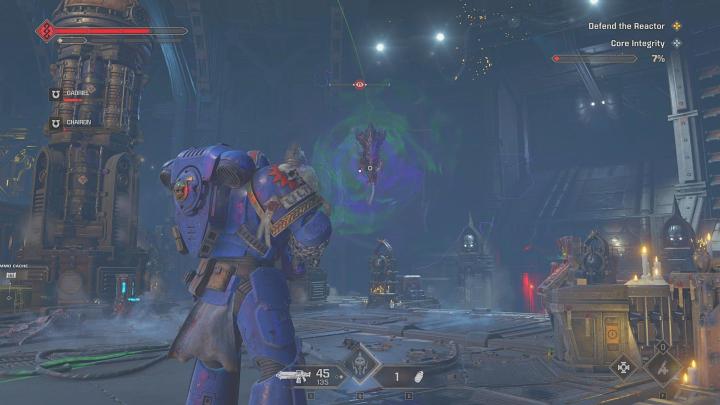720x405 pixels.
Task: Click the crosshair-arrows diamond icon
Action: pos(625,367)
